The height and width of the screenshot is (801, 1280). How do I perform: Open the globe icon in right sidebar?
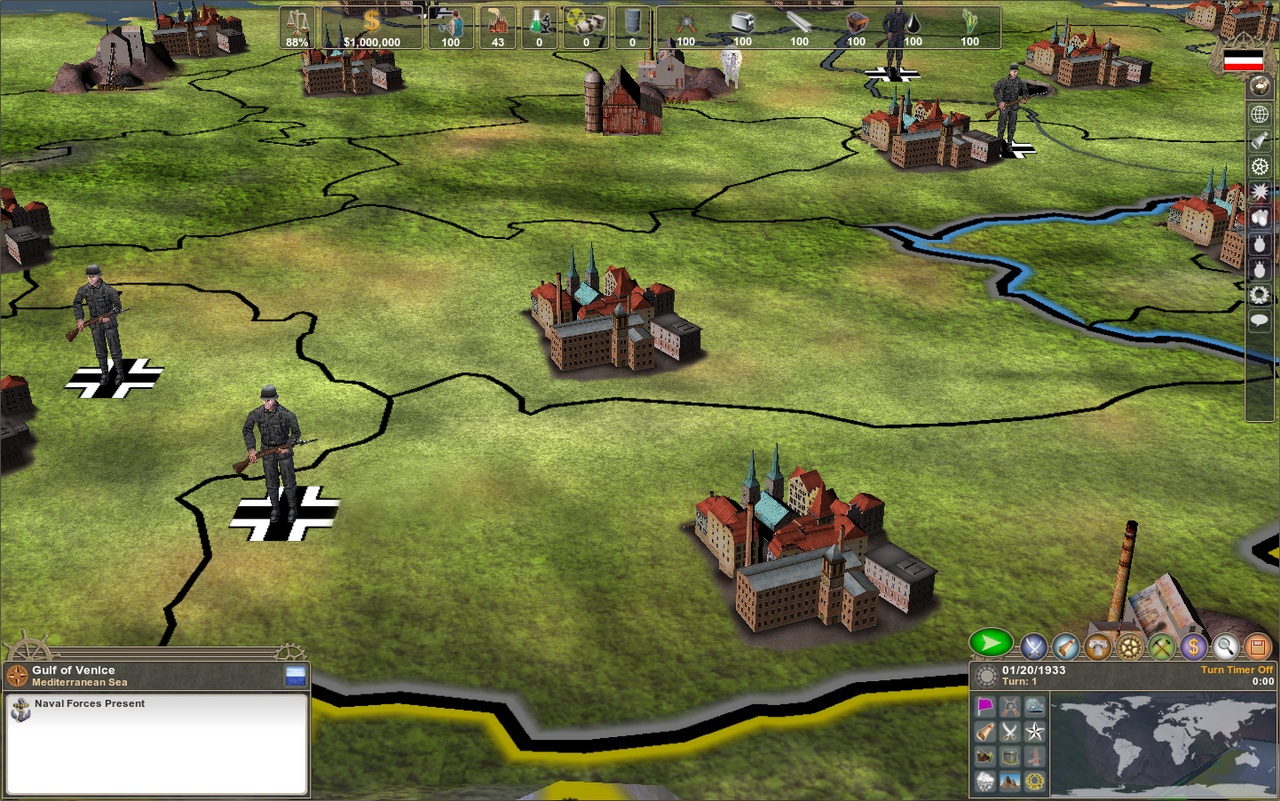point(1258,114)
